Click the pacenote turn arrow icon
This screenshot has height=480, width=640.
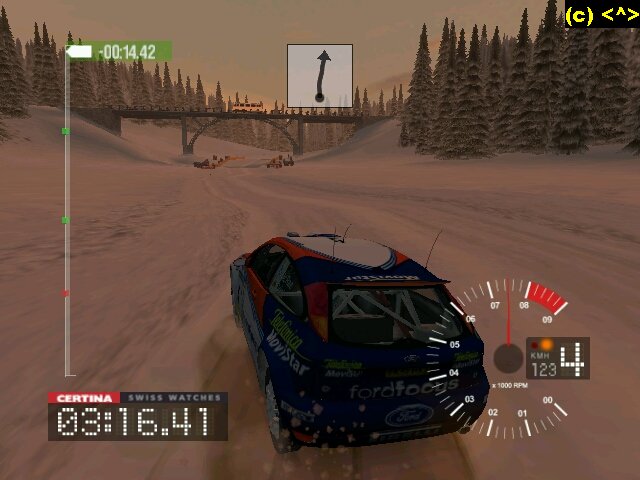click(320, 75)
